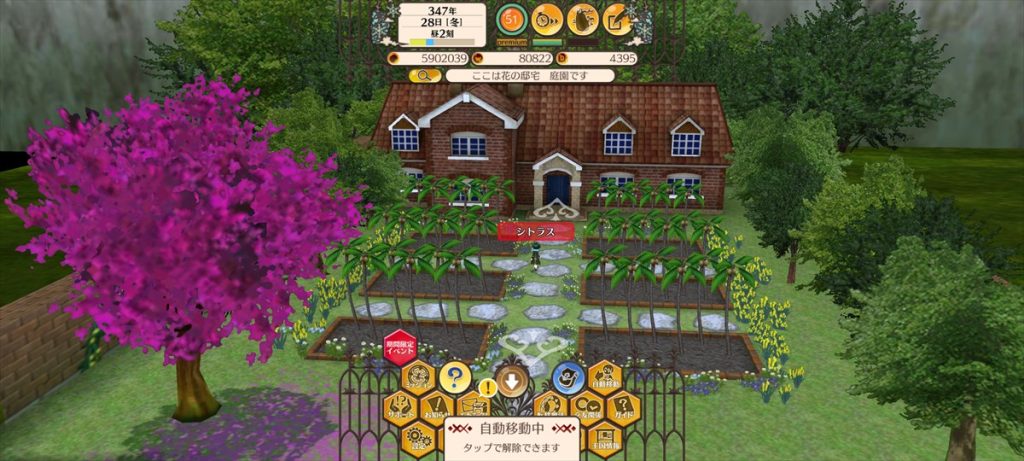Click the yellow exclamation alert bubble
The width and height of the screenshot is (1024, 461).
(x=487, y=387)
